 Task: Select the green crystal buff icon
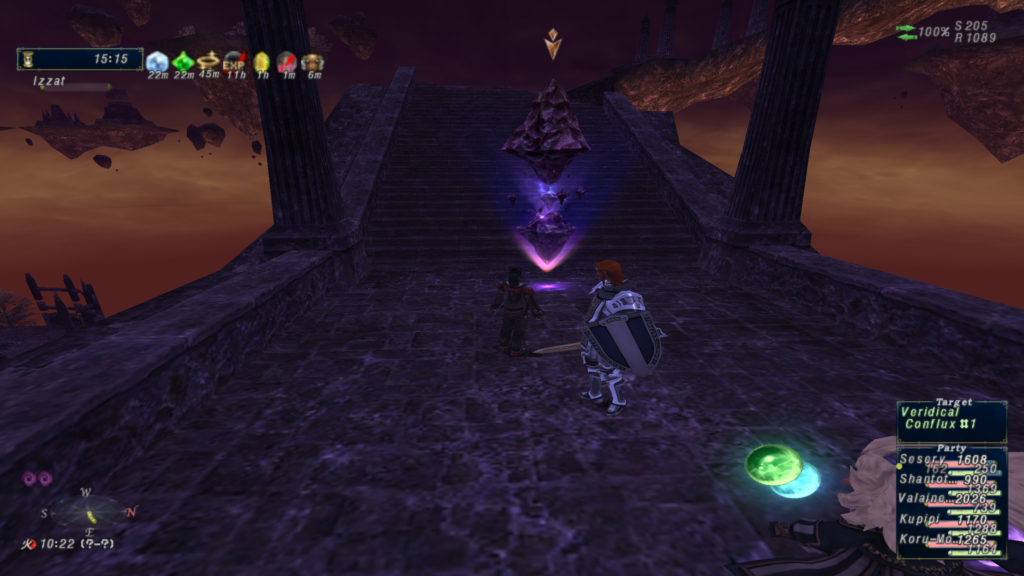point(183,62)
